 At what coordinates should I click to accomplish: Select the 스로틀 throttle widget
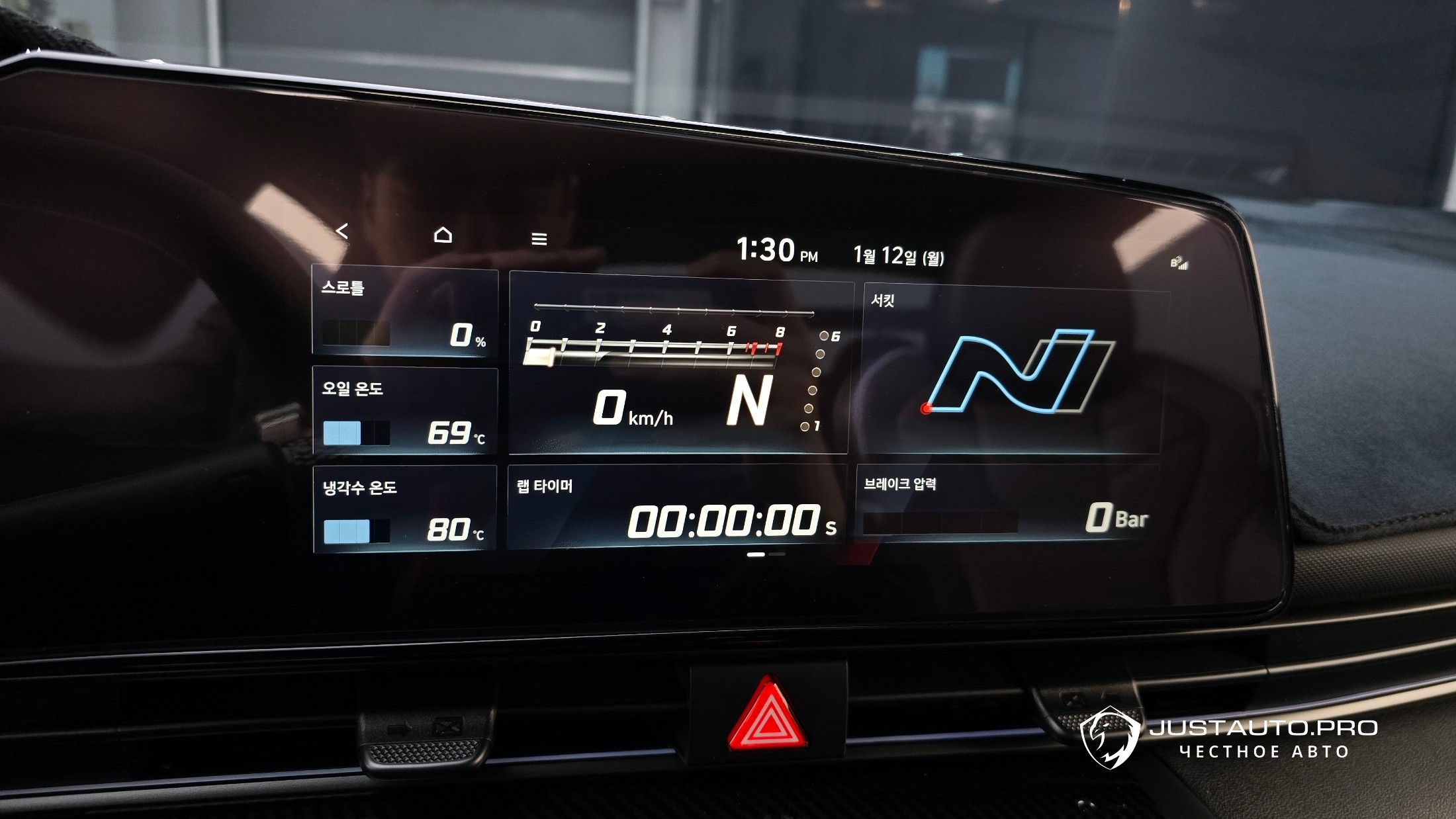click(x=405, y=312)
